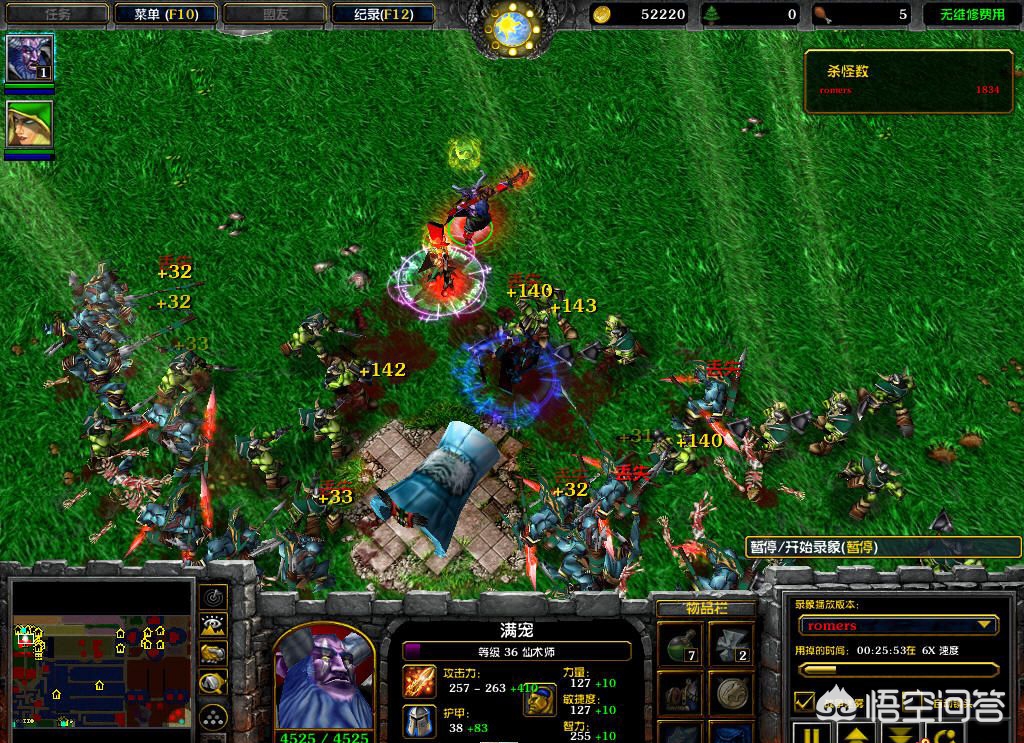Select the blue-faced hero portrait icon
The image size is (1024, 743).
pyautogui.click(x=30, y=59)
